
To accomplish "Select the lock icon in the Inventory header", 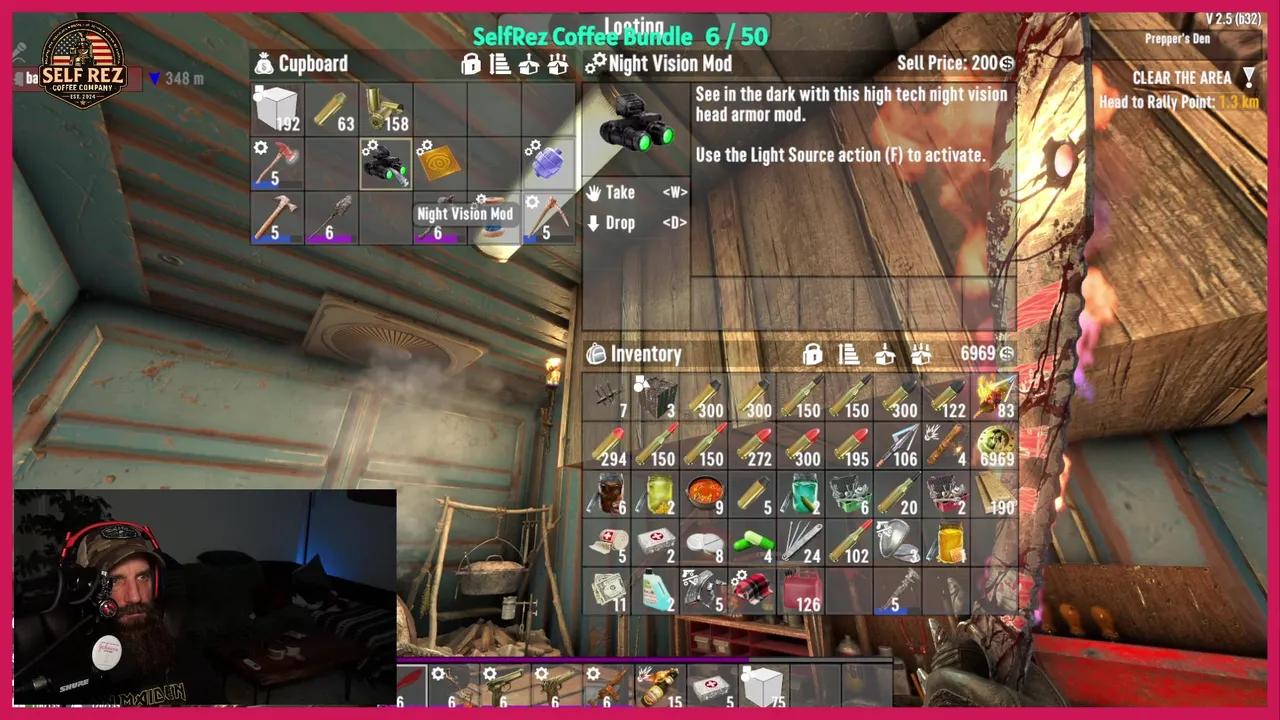I will coord(812,354).
